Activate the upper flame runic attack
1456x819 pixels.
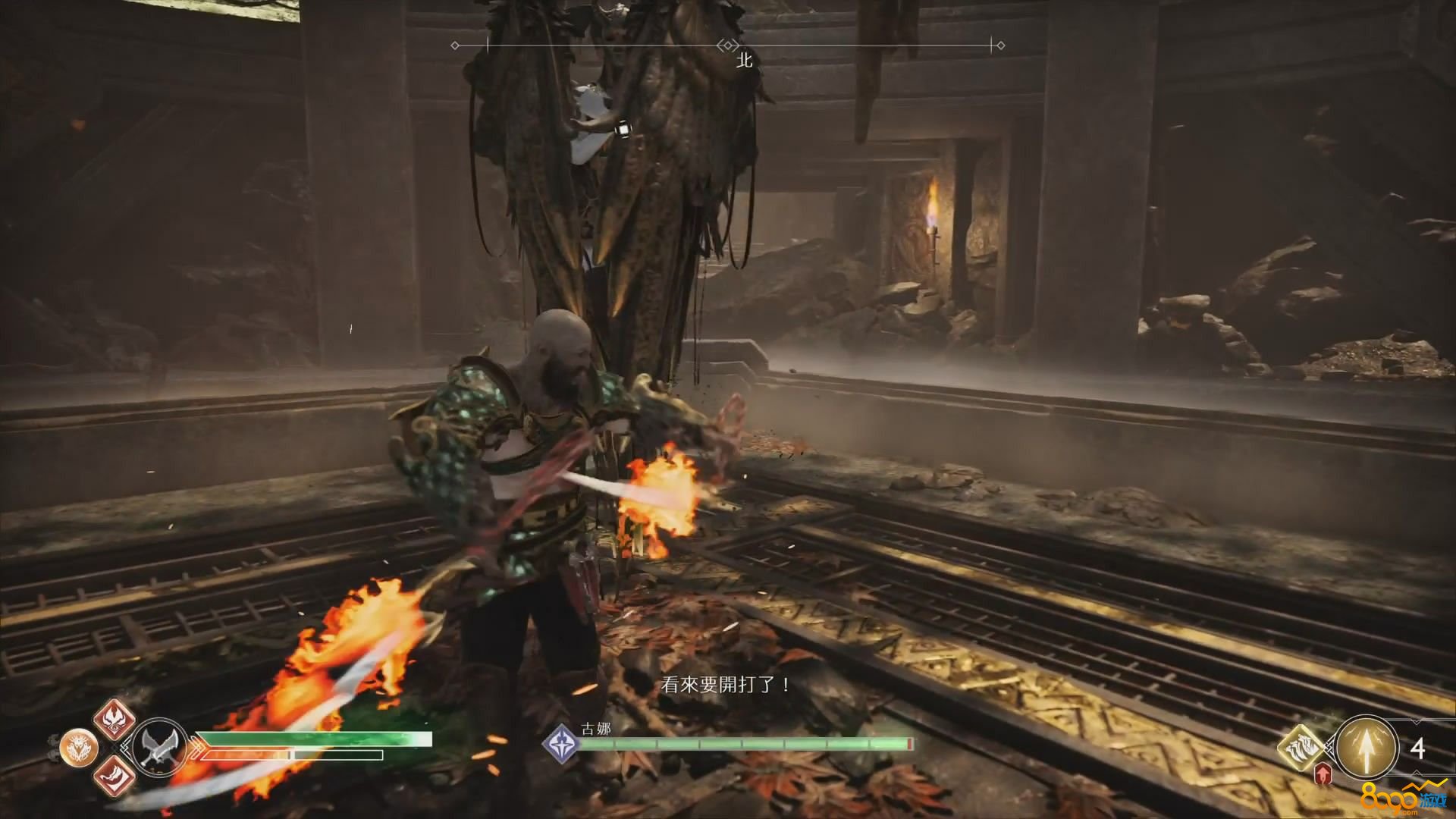coord(115,719)
